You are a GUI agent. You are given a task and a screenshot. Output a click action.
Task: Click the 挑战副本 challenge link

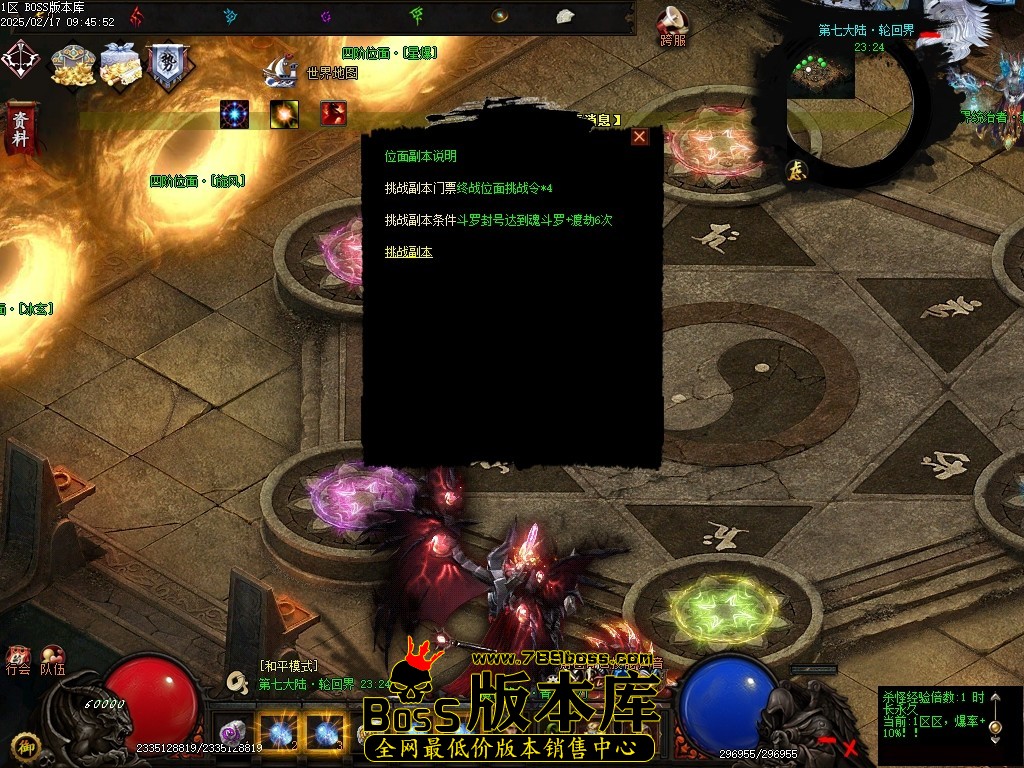(x=409, y=252)
